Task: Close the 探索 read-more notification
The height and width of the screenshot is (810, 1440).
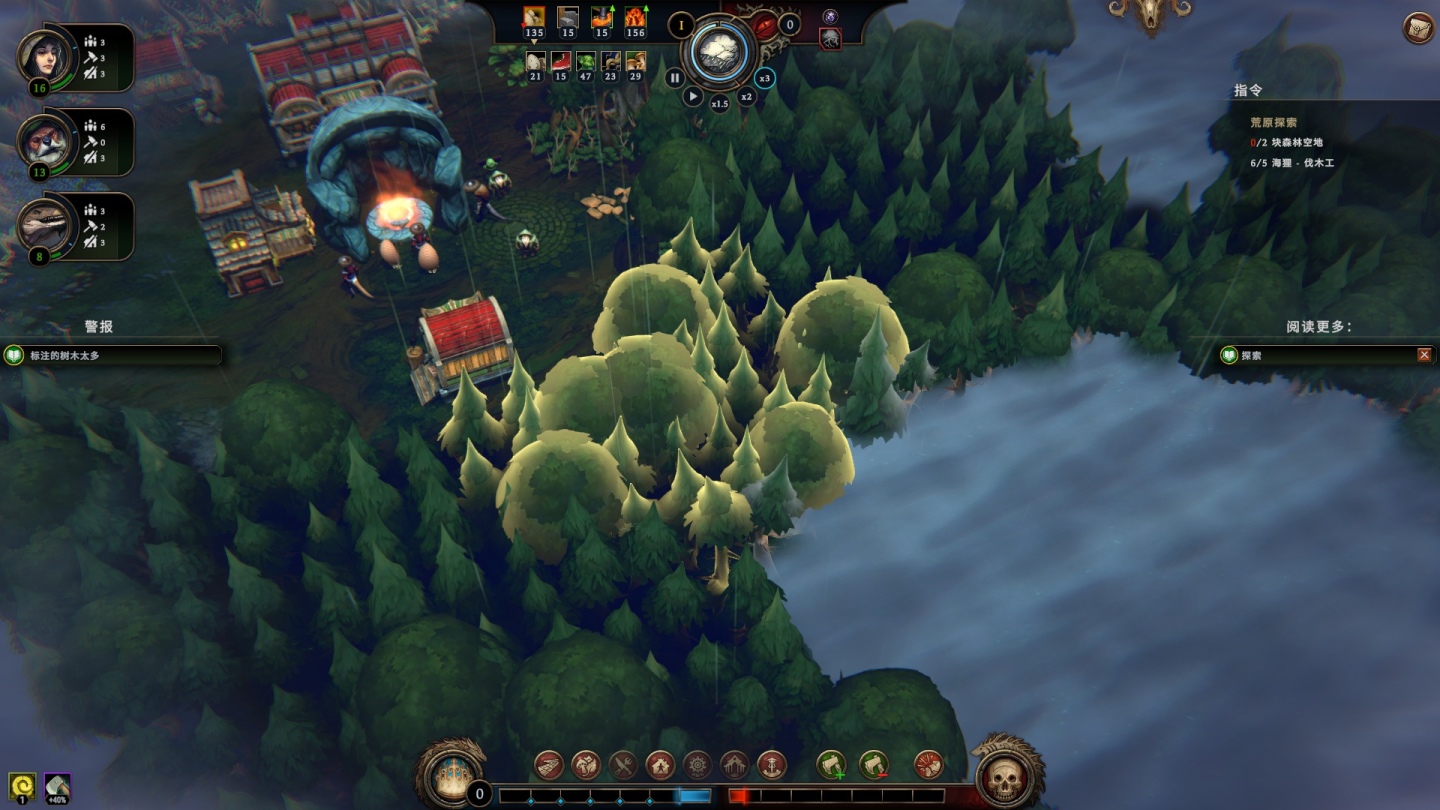Action: point(1424,355)
